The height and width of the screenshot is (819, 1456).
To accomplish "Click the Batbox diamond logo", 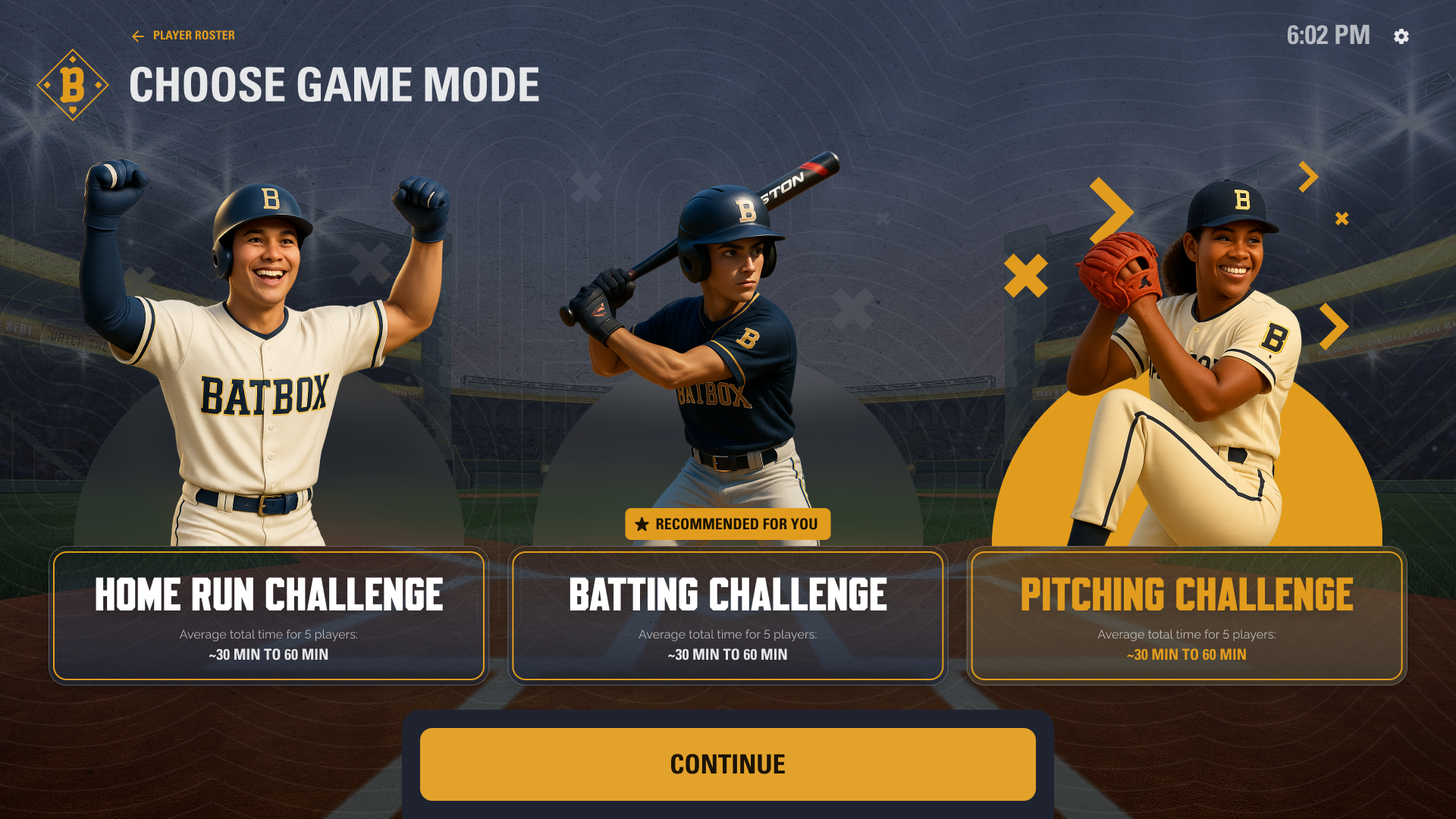I will click(x=73, y=85).
